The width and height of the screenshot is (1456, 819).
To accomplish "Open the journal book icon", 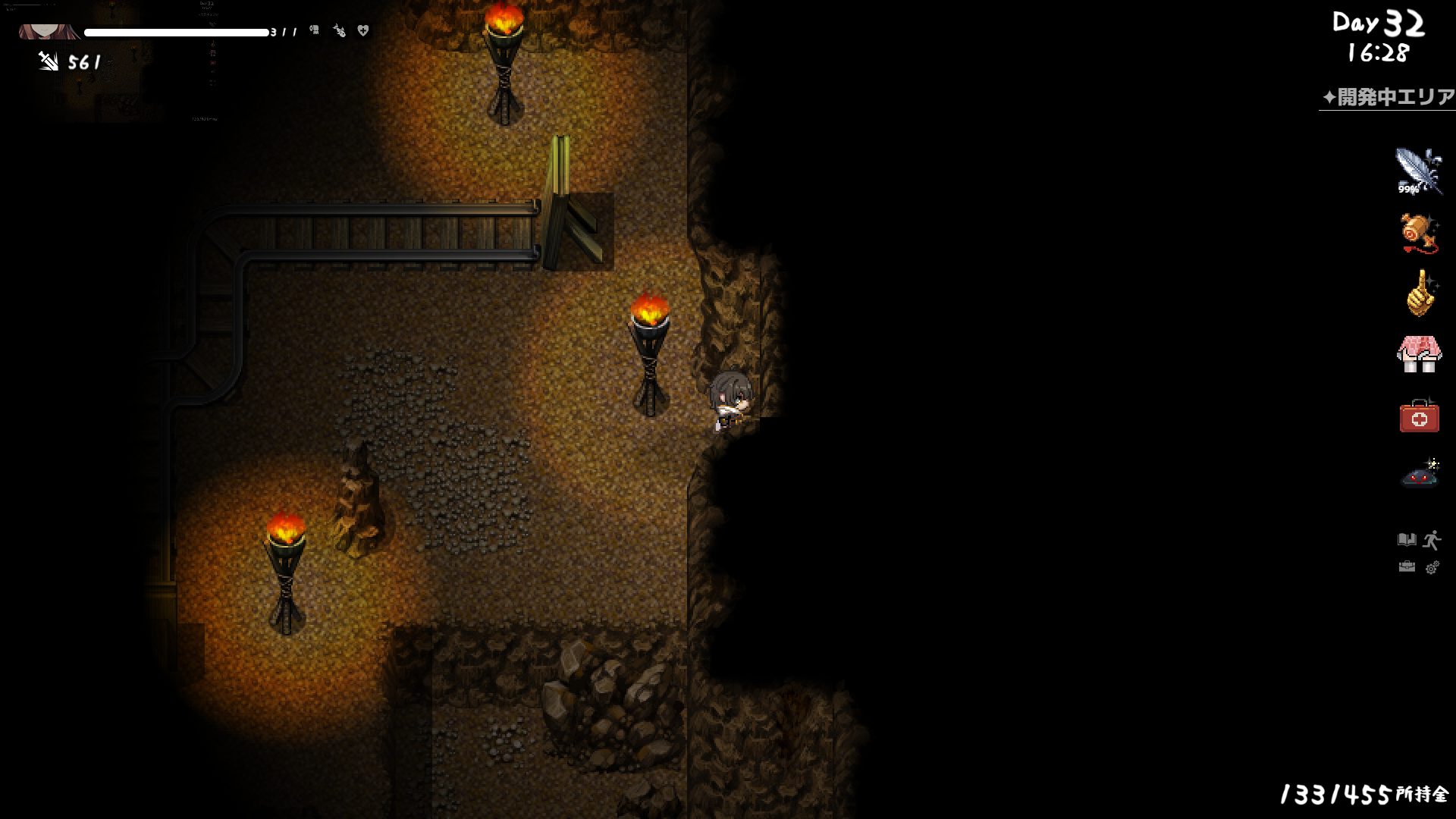I will click(x=1406, y=540).
